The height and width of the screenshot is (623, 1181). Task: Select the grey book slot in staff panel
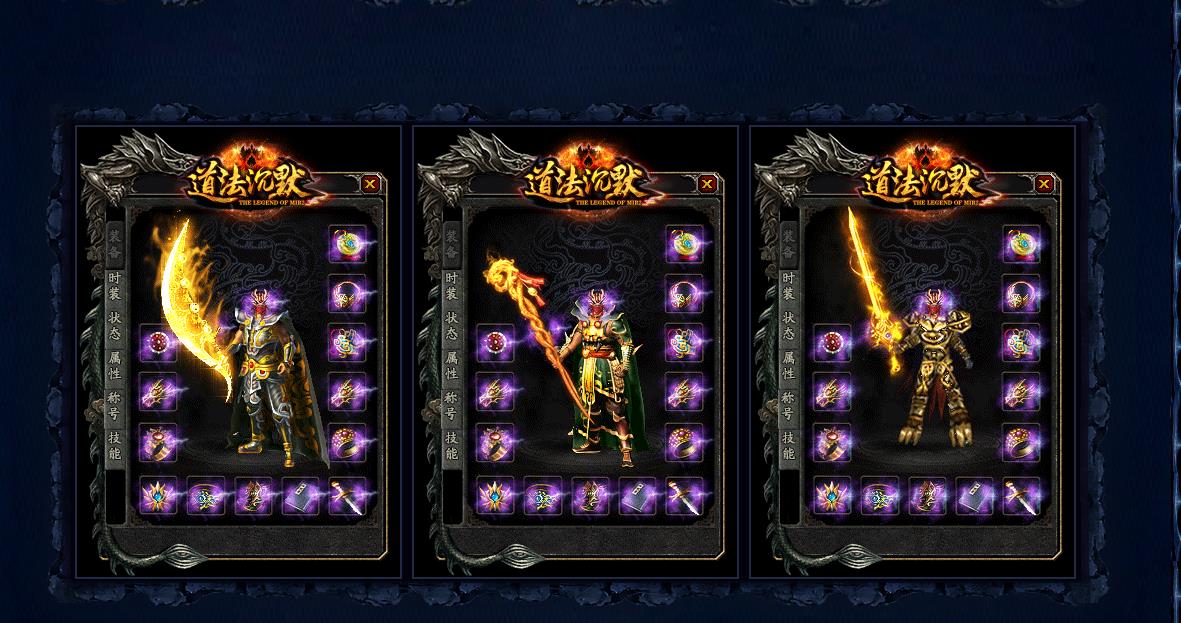[x=637, y=496]
